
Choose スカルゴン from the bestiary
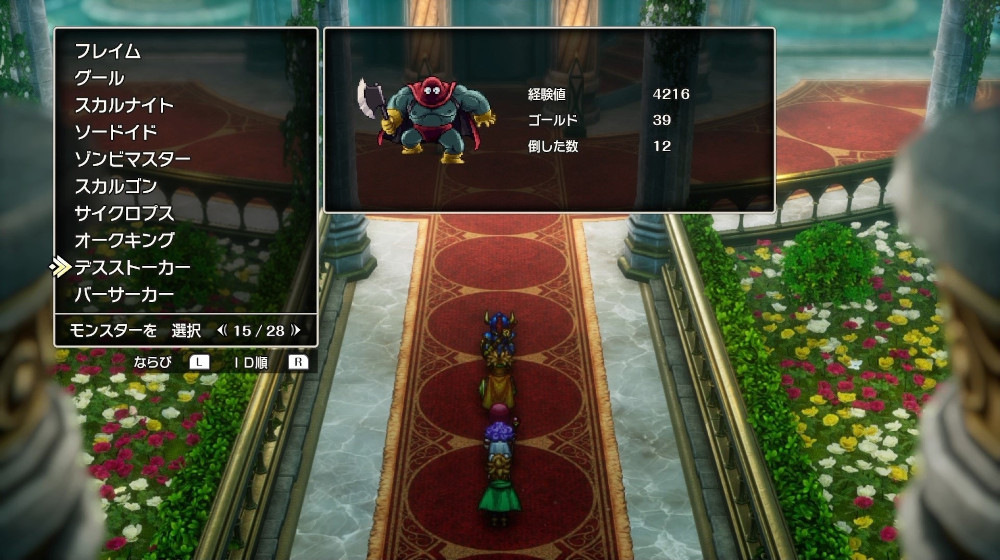point(116,186)
